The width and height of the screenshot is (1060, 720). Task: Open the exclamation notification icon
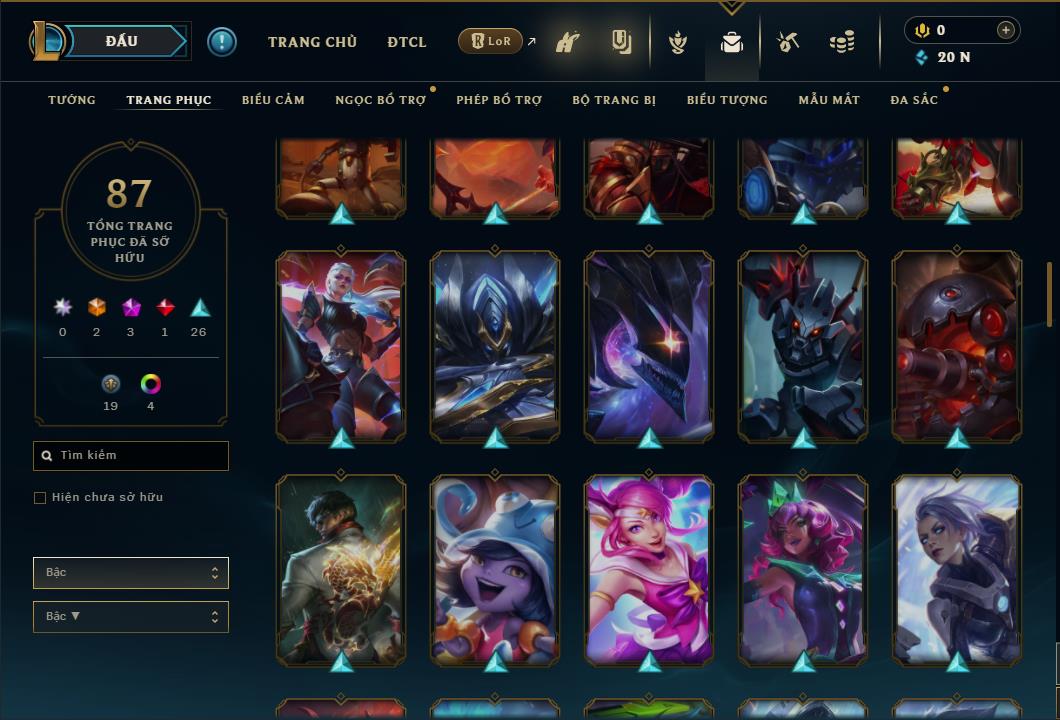[x=222, y=42]
